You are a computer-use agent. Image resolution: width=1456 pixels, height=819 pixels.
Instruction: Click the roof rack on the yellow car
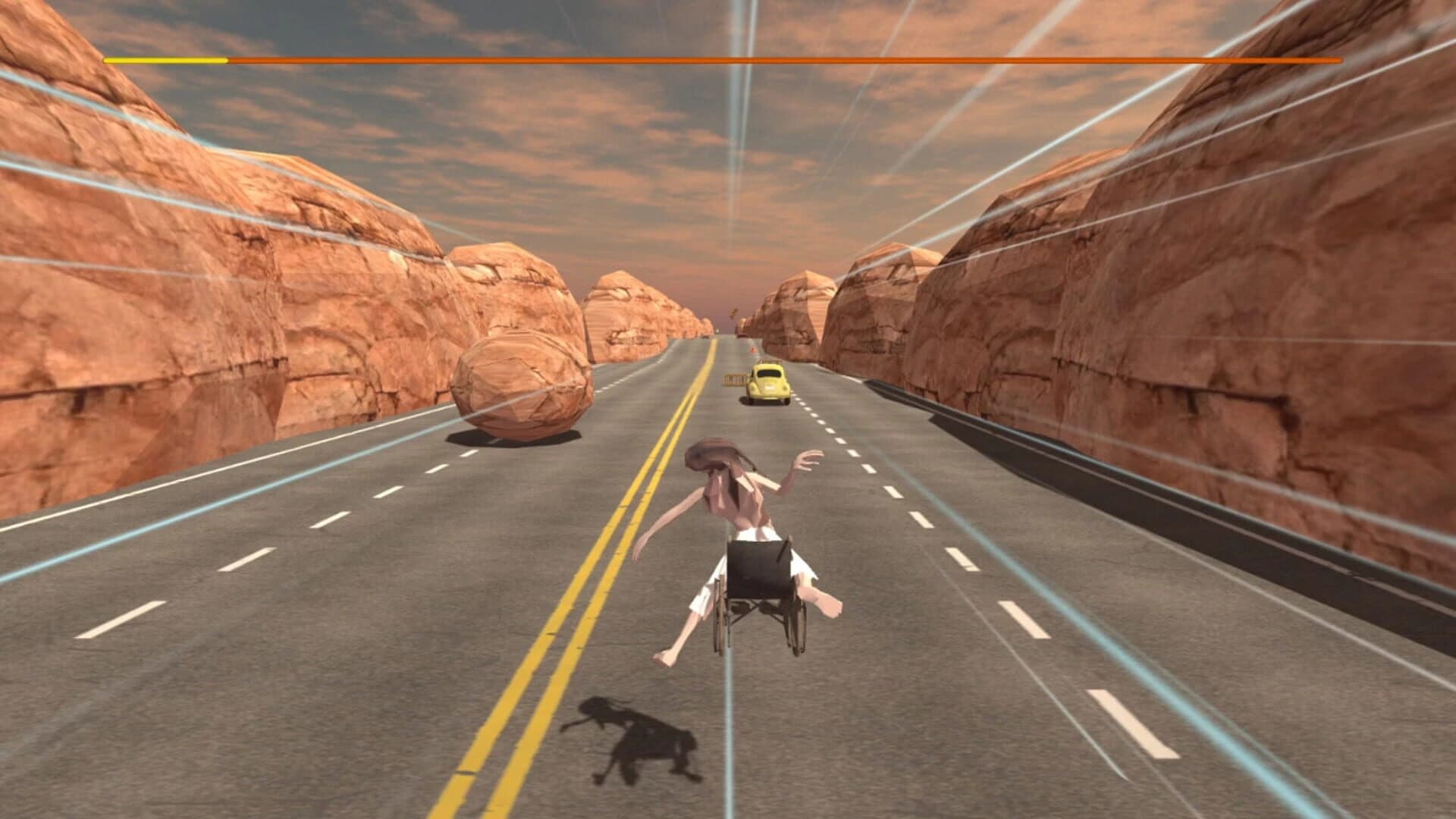pyautogui.click(x=770, y=362)
